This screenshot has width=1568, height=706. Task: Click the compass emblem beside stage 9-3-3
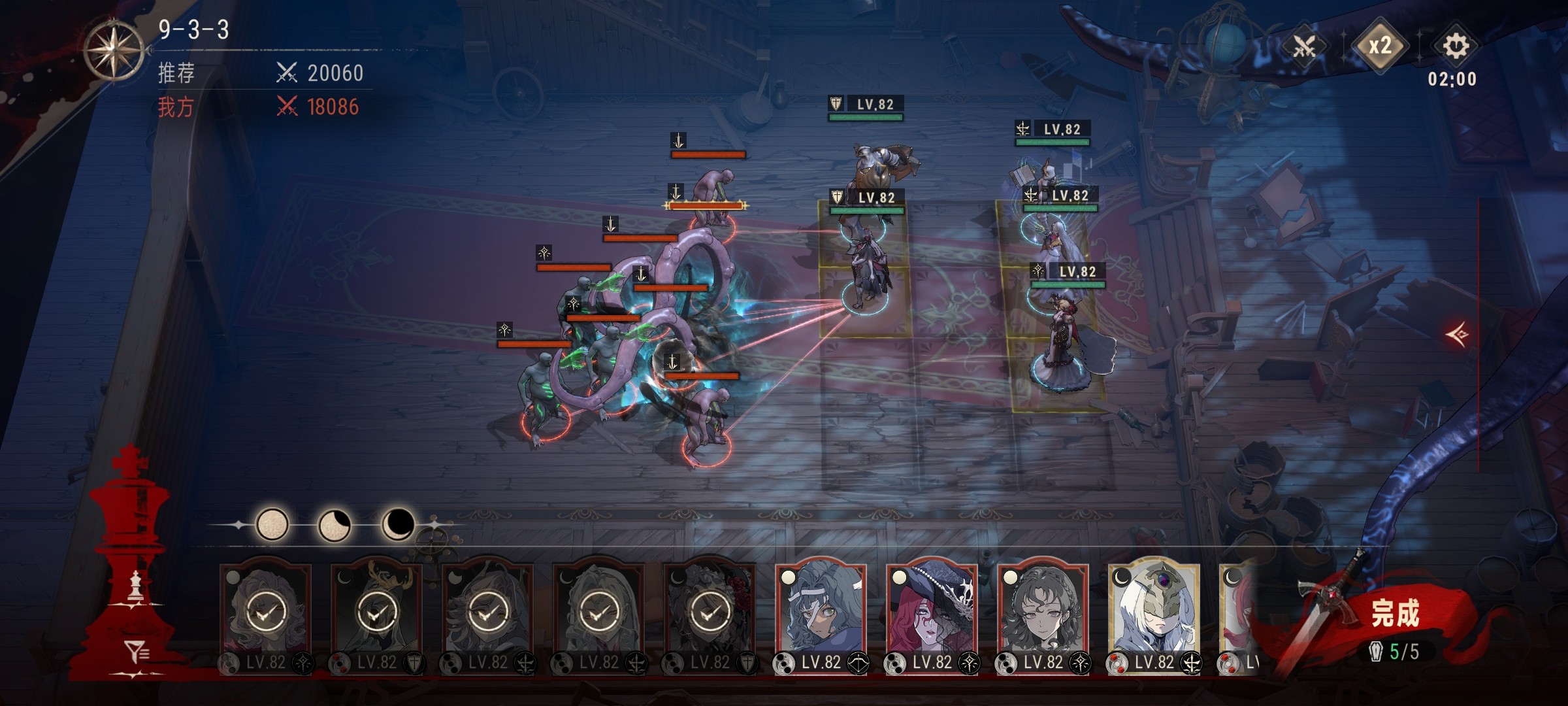pos(114,50)
